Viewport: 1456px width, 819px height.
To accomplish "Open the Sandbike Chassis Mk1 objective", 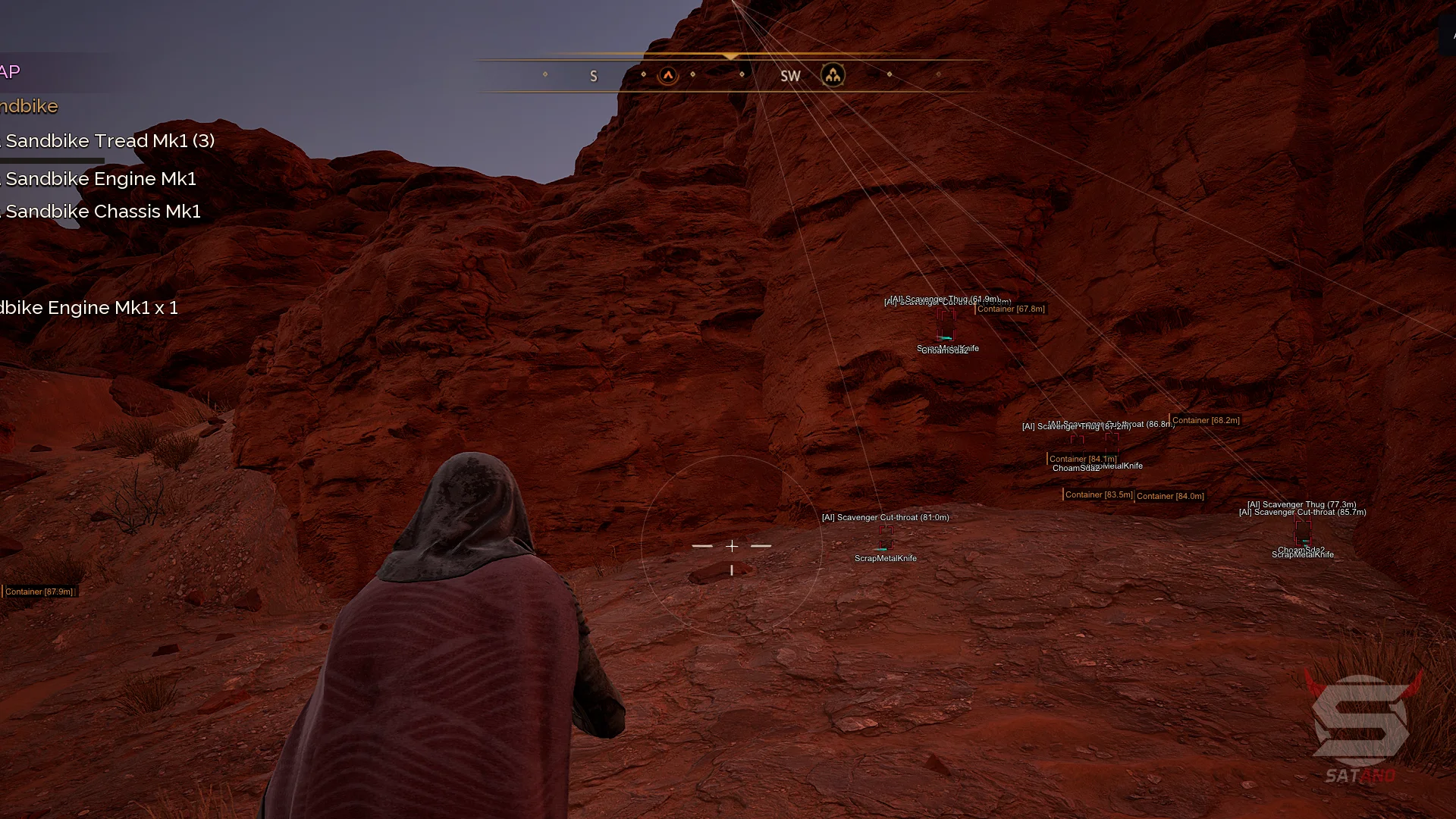I will (103, 212).
